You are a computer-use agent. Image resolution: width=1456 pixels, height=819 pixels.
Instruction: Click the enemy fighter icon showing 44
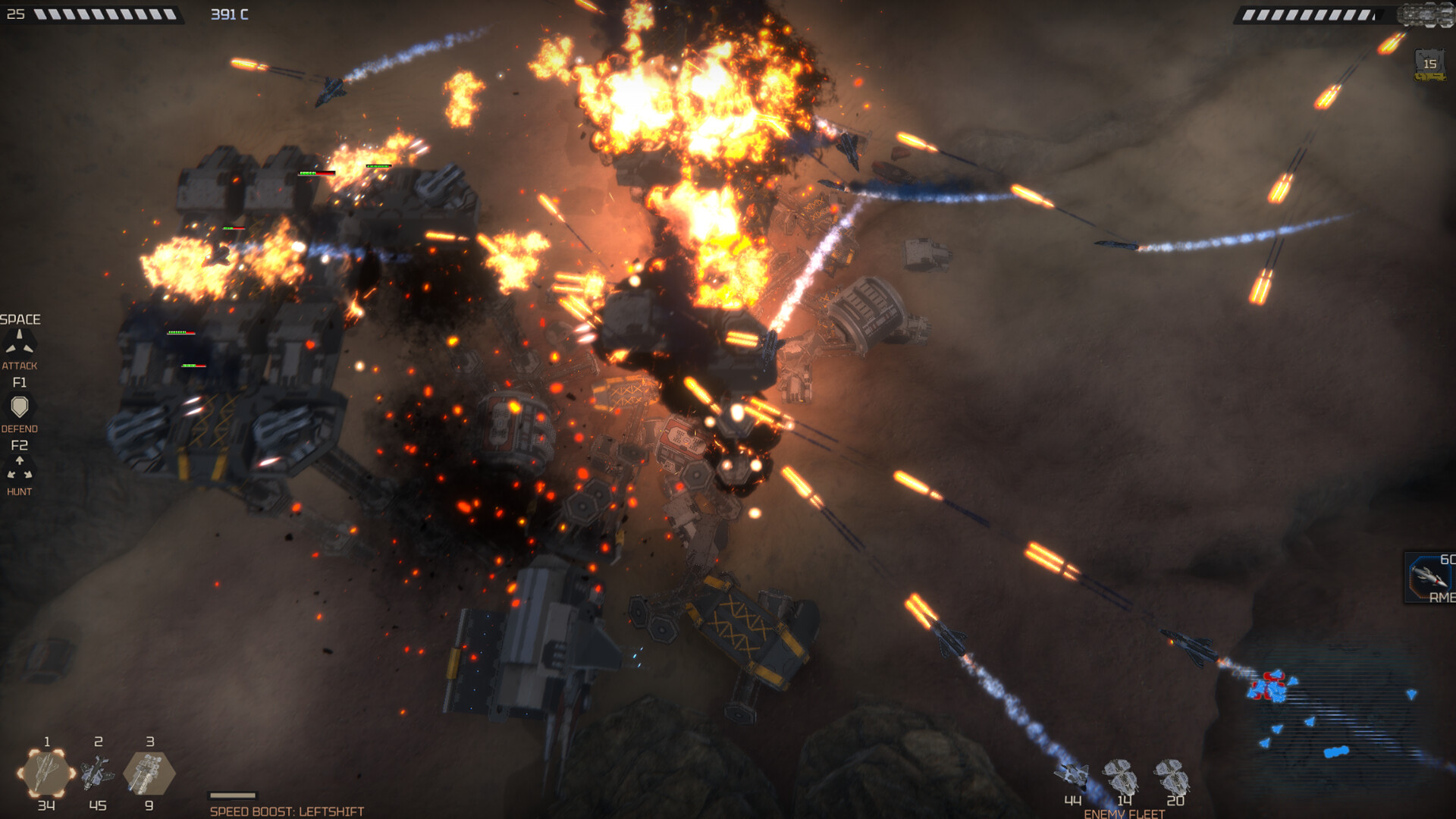pos(1072,773)
